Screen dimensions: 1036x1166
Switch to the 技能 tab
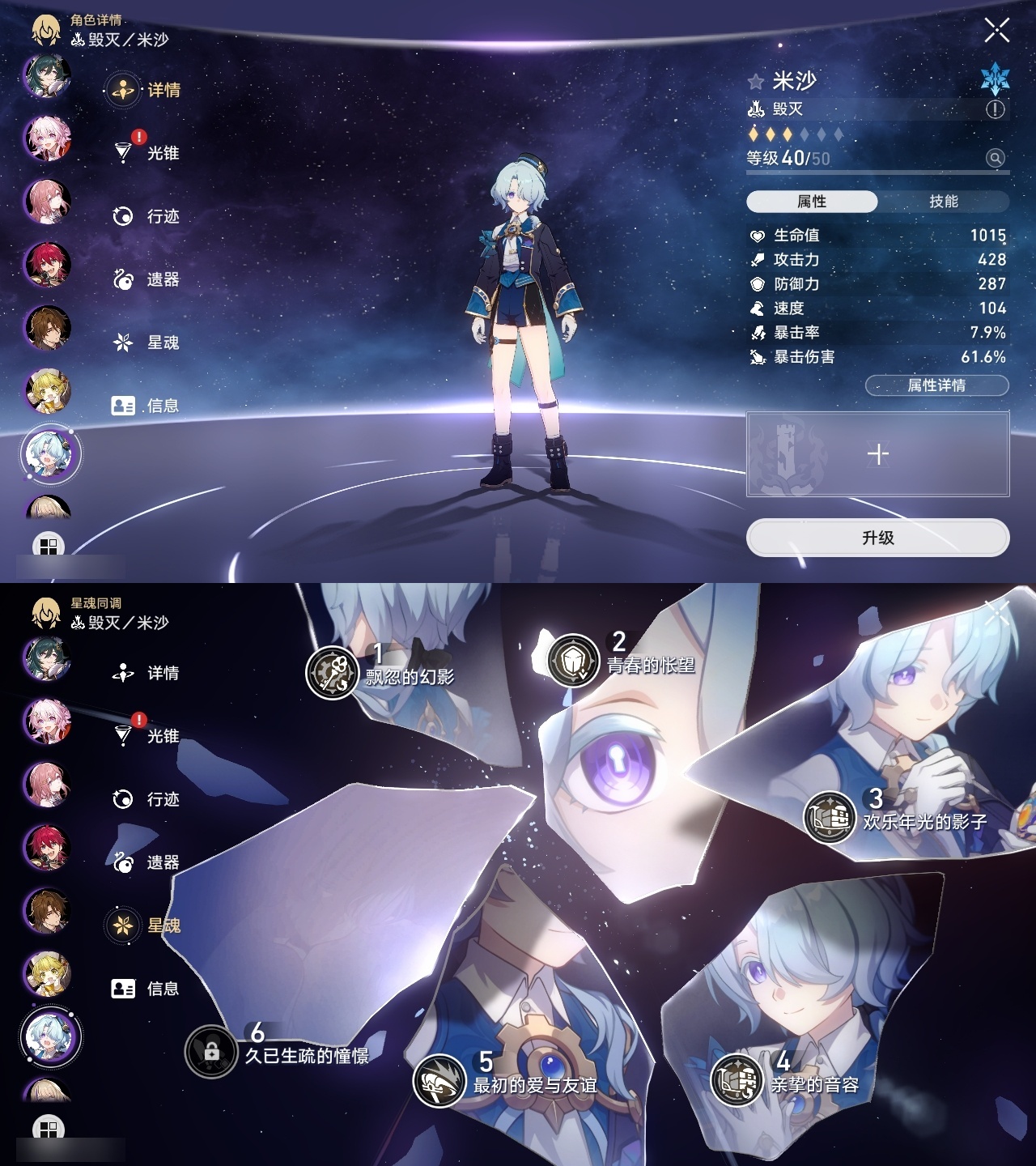tap(945, 199)
